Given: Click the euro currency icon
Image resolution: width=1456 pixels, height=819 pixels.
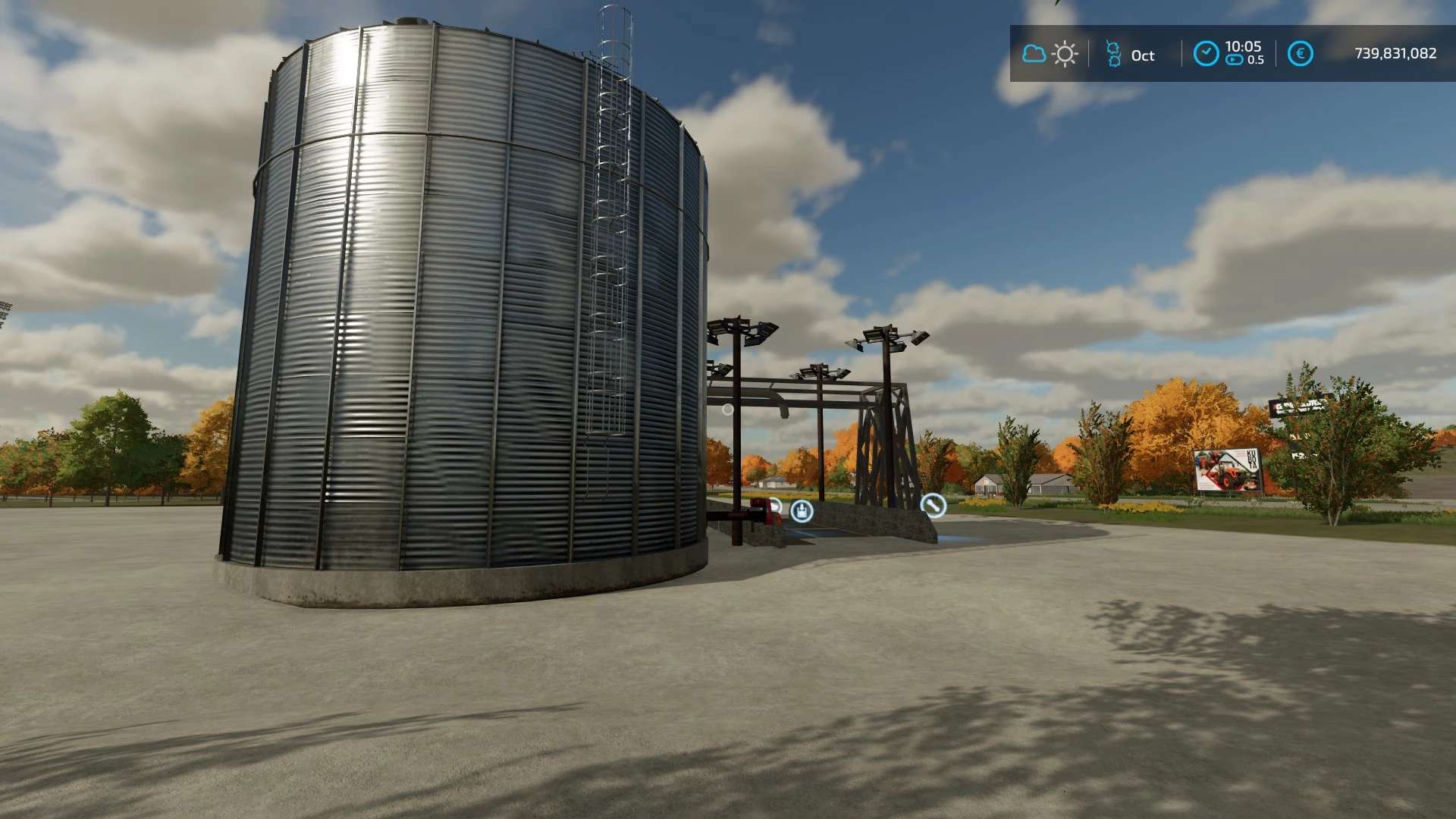Looking at the screenshot, I should 1301,54.
